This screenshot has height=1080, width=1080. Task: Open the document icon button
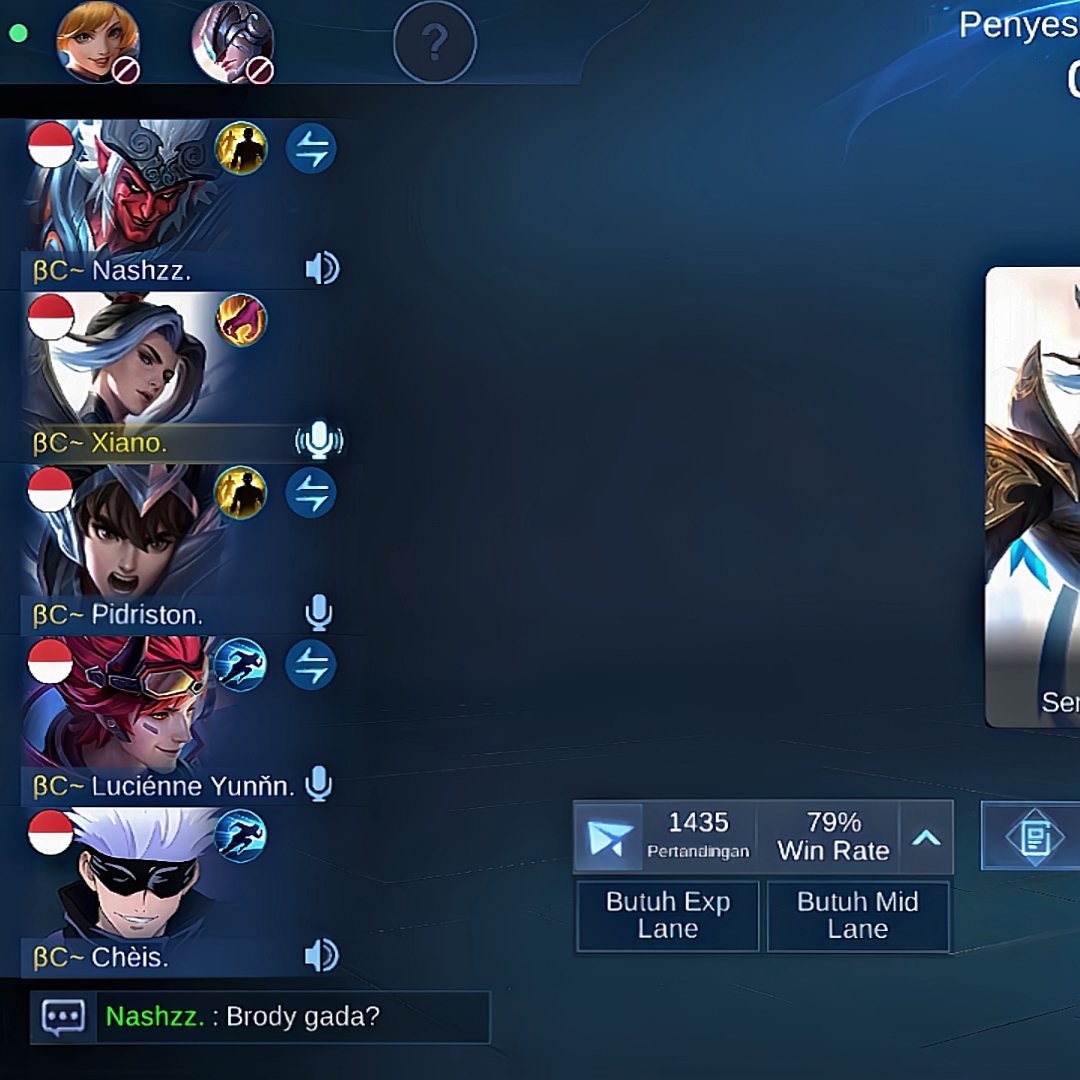[1034, 837]
